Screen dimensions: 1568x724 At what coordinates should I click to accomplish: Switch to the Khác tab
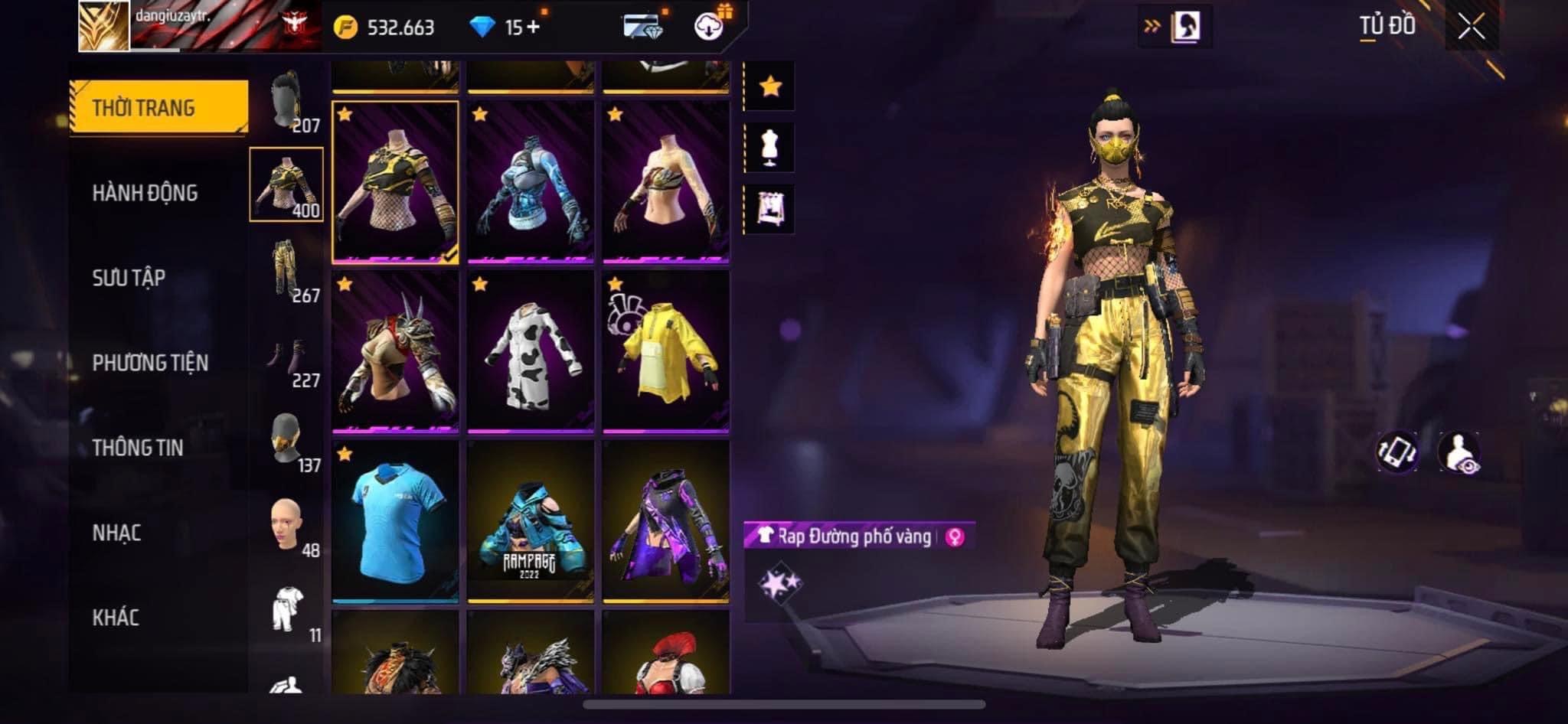pyautogui.click(x=116, y=618)
